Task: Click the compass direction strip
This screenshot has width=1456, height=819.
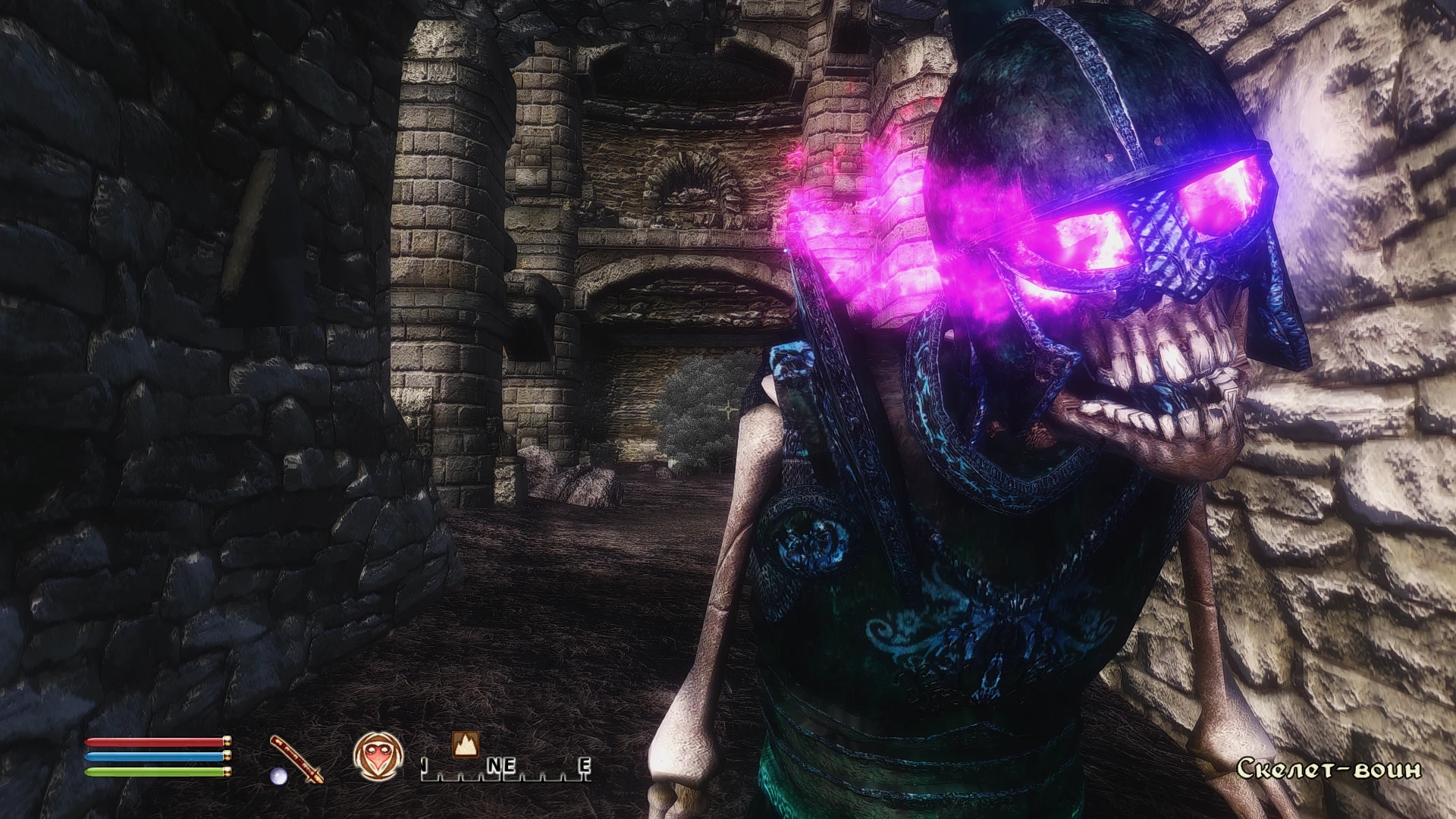Action: click(506, 769)
